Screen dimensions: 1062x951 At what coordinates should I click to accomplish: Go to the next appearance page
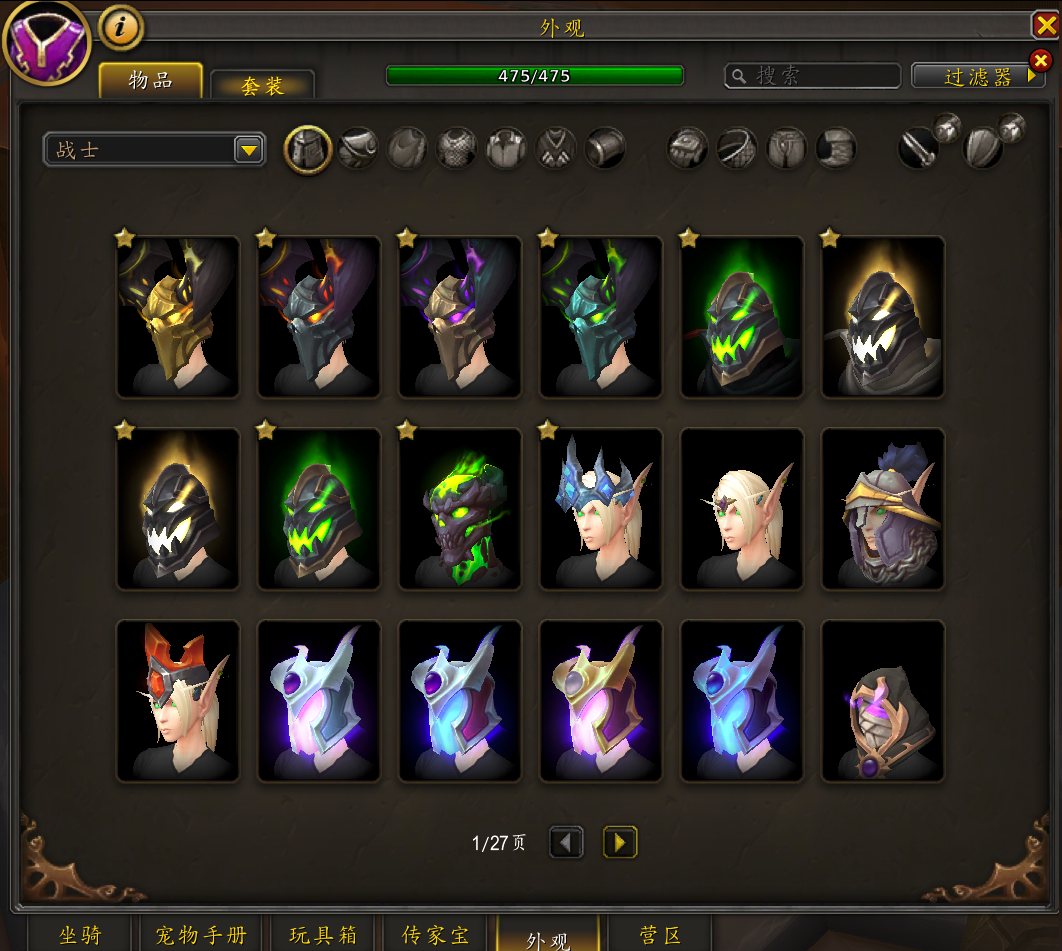pos(620,843)
